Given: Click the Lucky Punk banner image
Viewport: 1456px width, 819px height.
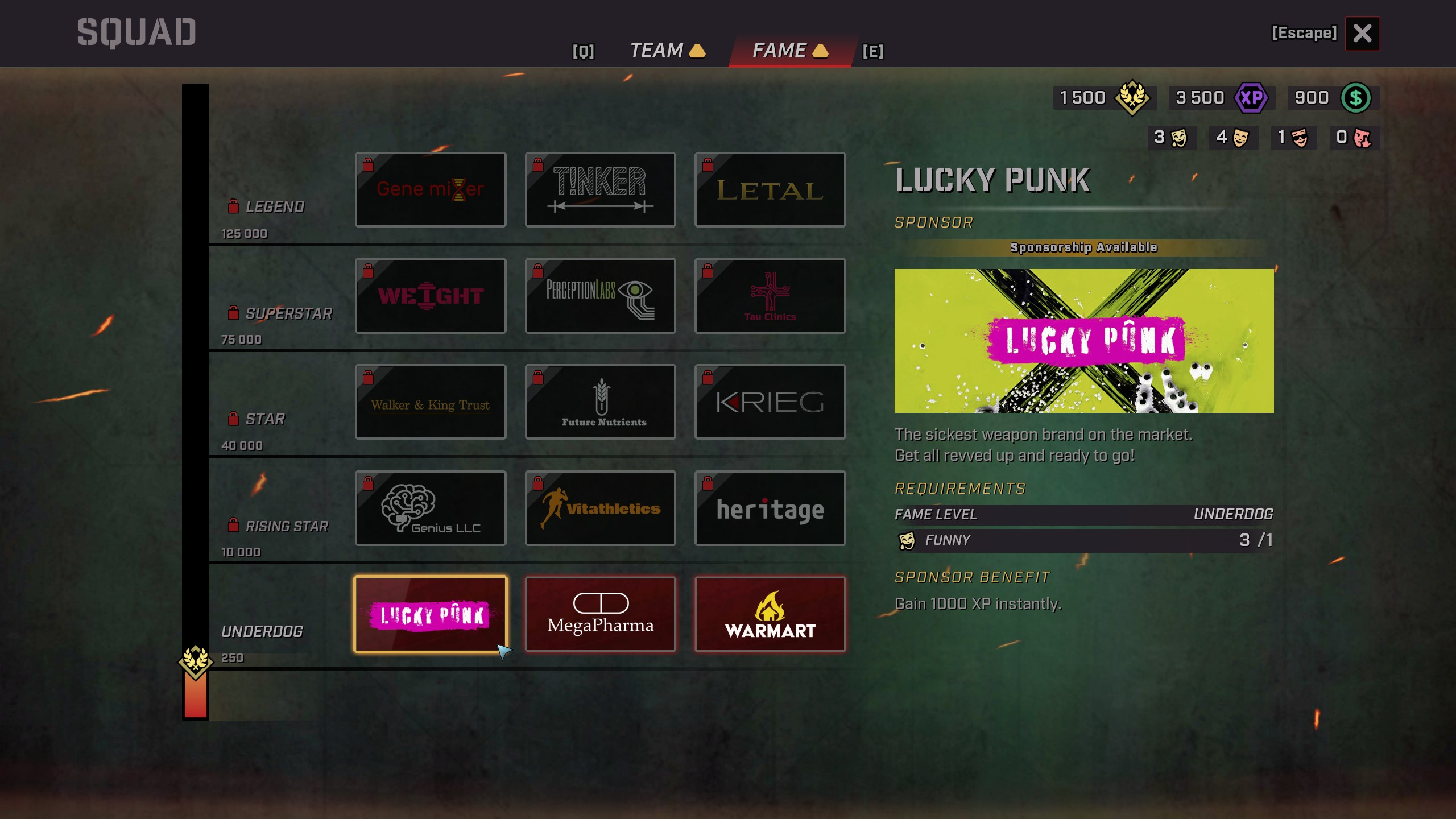Looking at the screenshot, I should [x=1083, y=341].
